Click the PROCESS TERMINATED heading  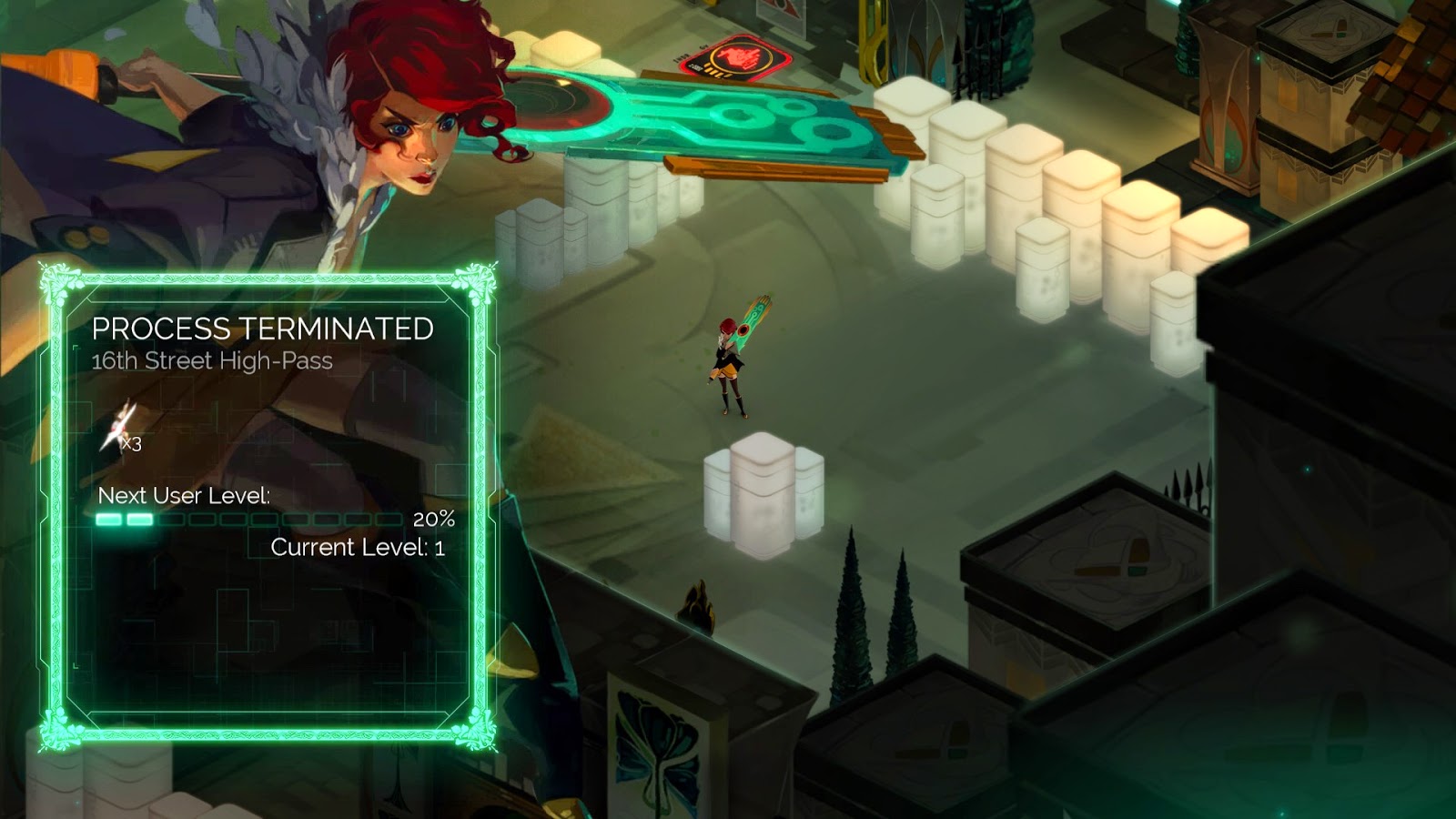click(x=265, y=328)
